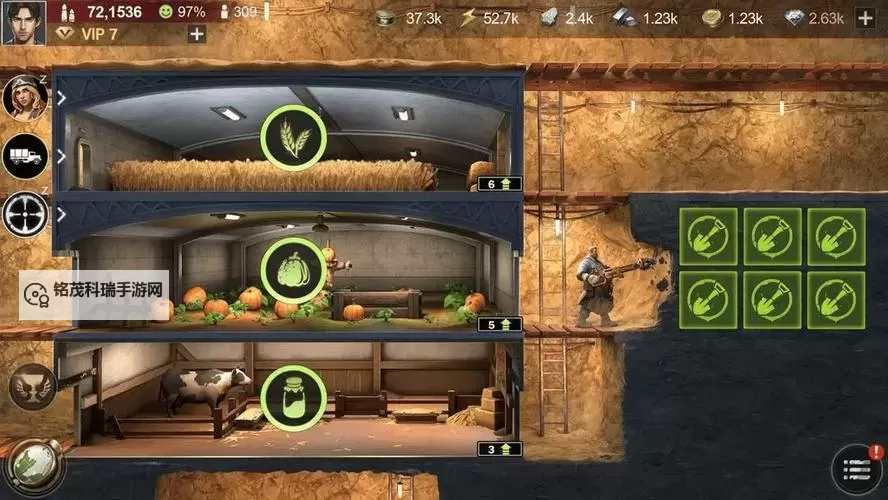Upgrade the level 5 pumpkin room
This screenshot has width=888, height=500.
click(500, 324)
